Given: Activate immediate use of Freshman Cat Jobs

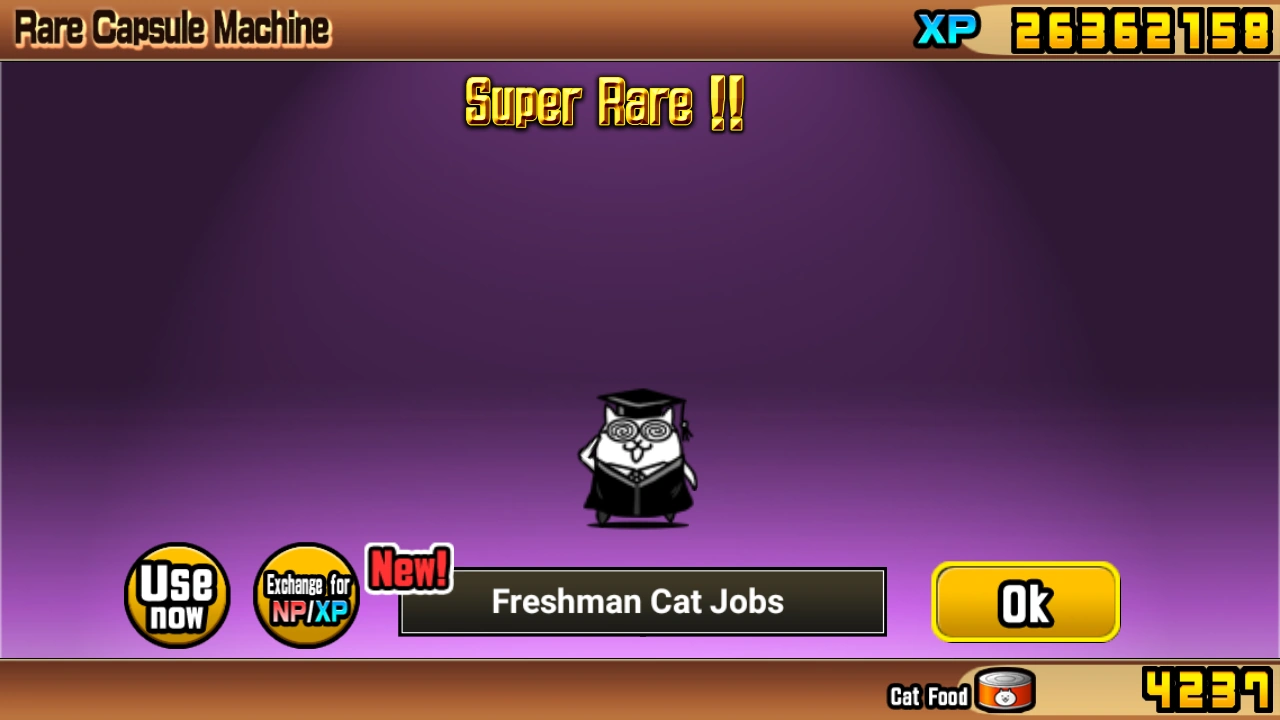Looking at the screenshot, I should click(x=176, y=595).
